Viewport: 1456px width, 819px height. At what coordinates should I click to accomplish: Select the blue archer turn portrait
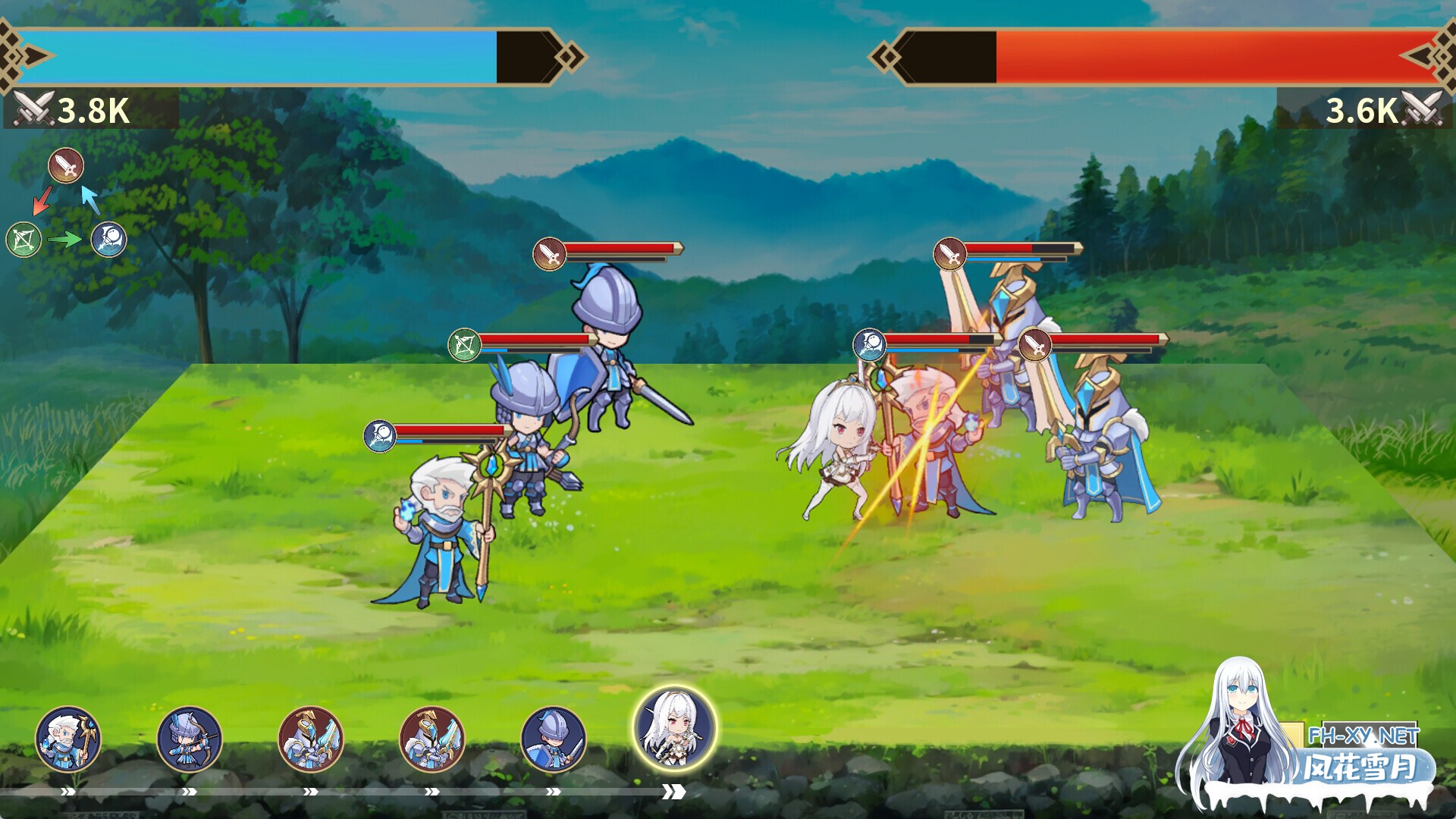point(190,739)
